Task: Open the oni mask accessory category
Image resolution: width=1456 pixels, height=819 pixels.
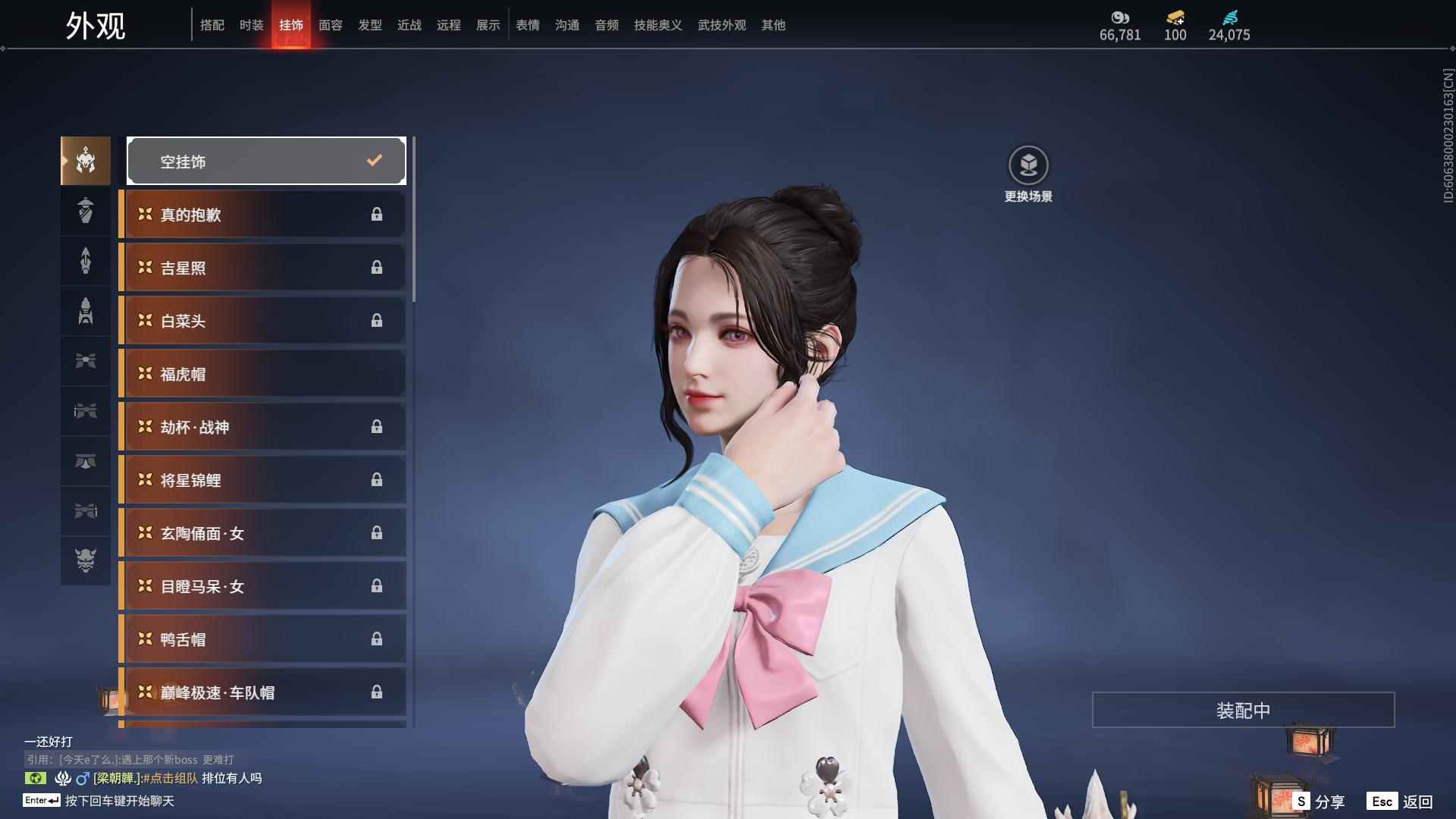Action: click(x=85, y=561)
